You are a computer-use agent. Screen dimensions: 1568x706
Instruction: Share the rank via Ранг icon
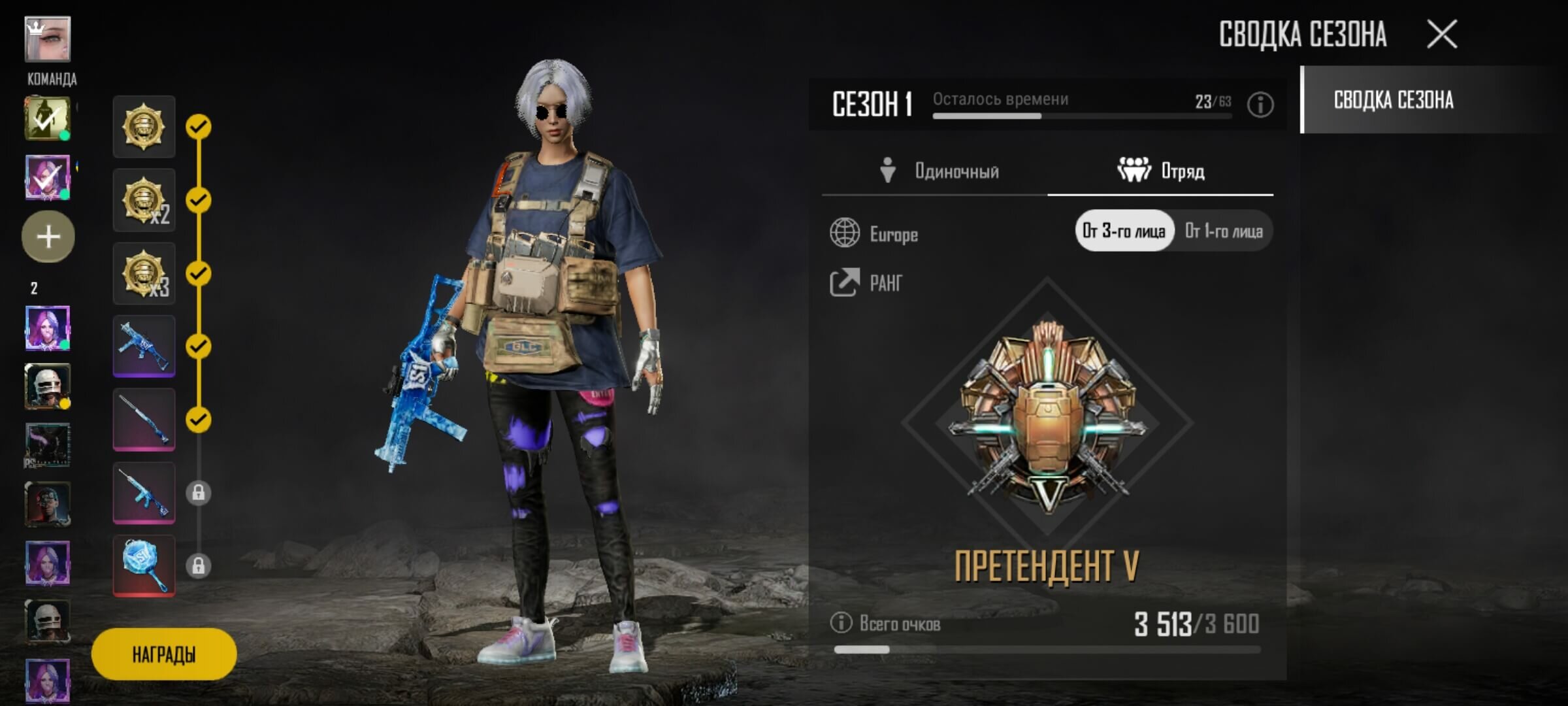[845, 282]
